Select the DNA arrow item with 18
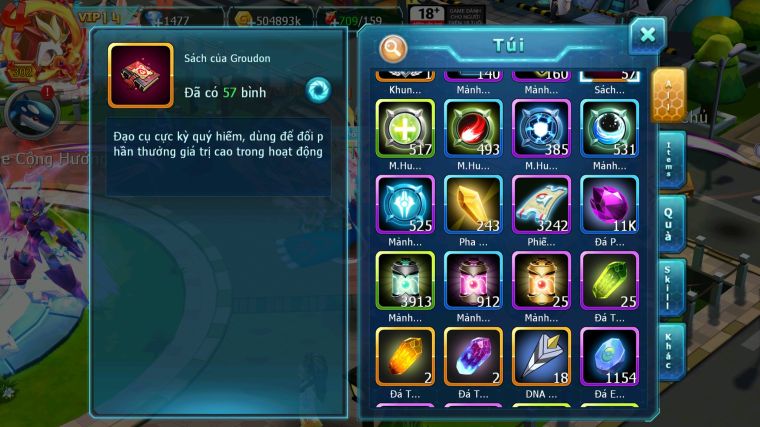 tap(540, 356)
